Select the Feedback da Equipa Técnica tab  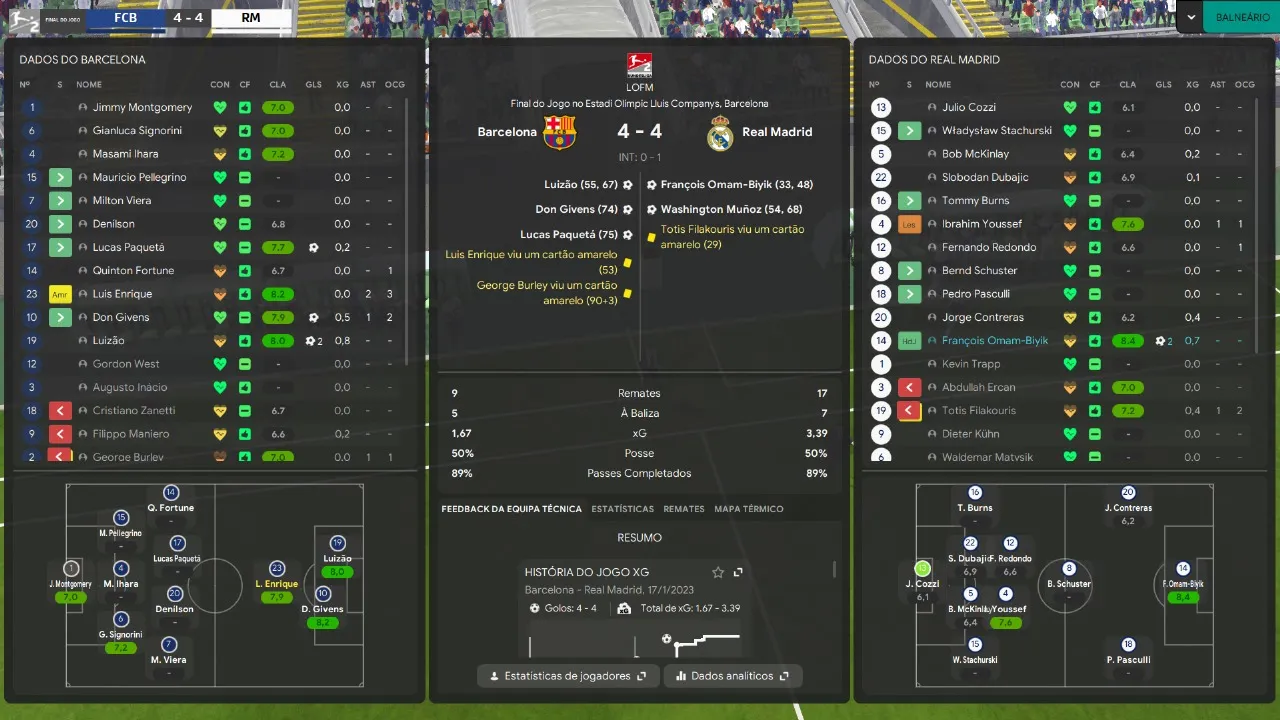click(511, 509)
